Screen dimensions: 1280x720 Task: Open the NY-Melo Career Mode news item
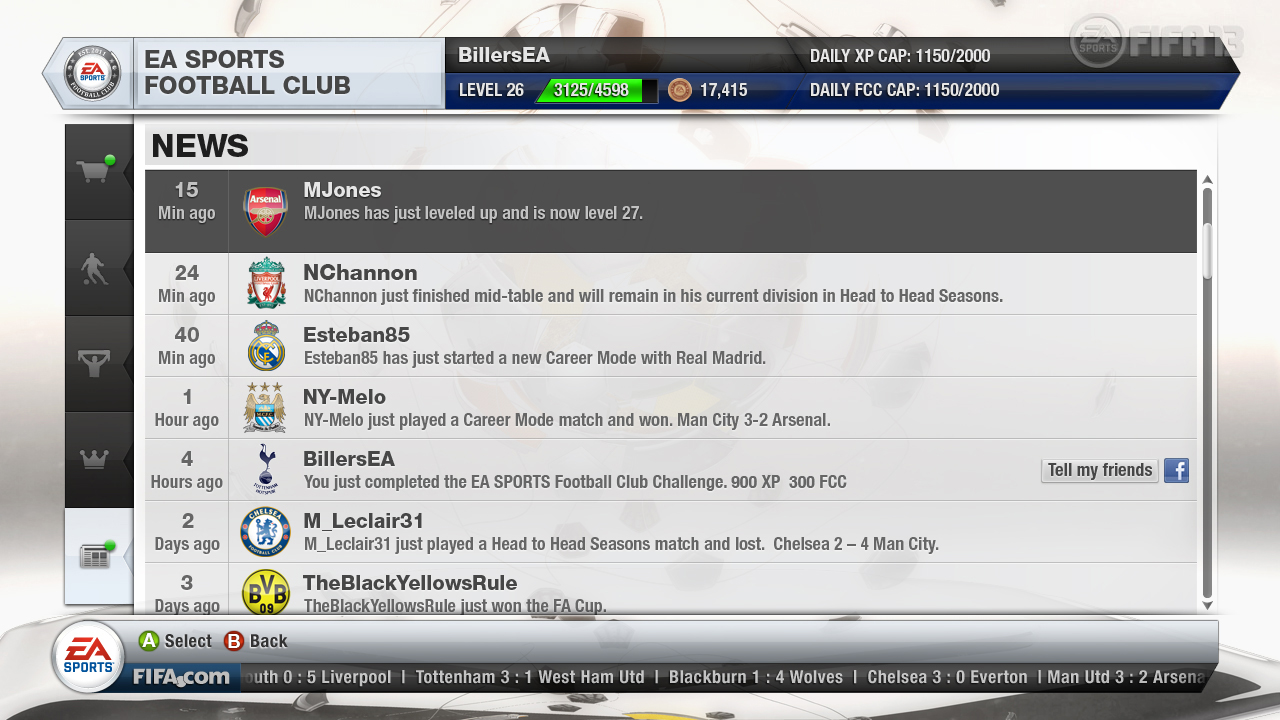(x=600, y=407)
